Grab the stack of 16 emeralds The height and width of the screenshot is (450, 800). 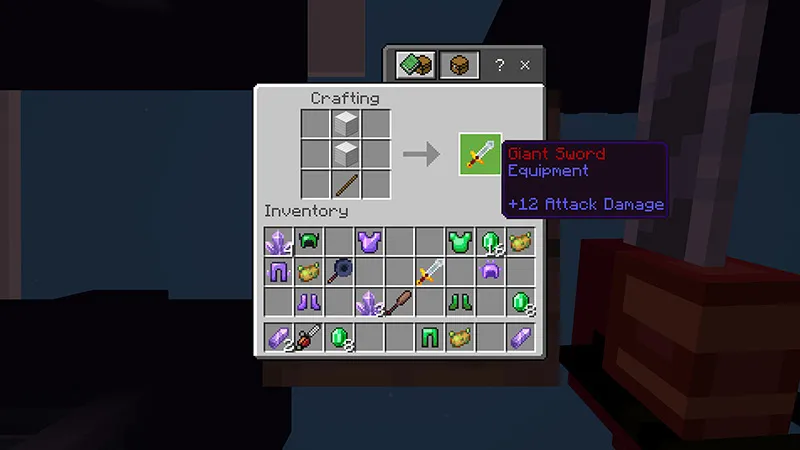(490, 241)
